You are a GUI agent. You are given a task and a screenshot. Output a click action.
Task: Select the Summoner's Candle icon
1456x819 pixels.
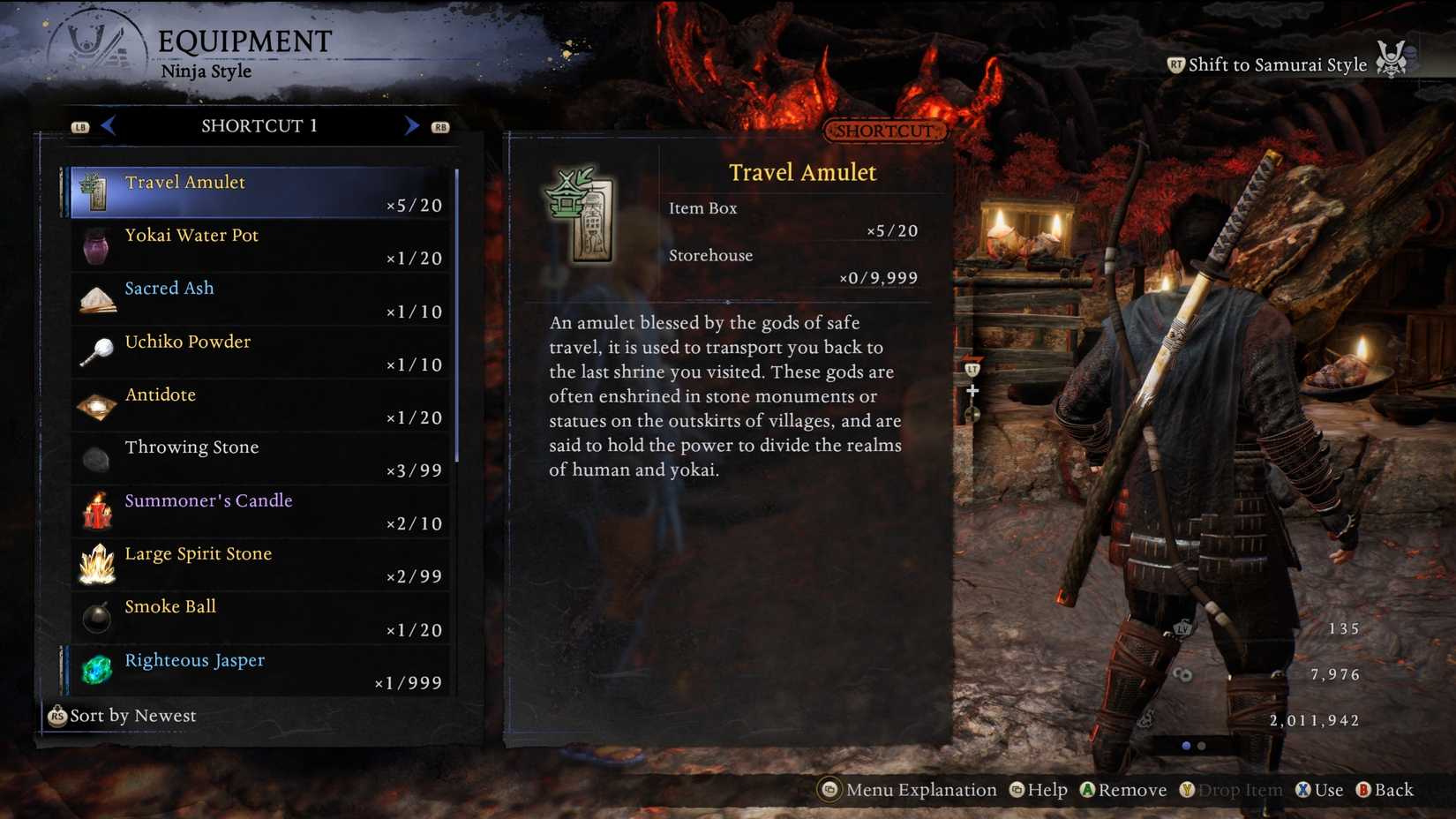95,510
